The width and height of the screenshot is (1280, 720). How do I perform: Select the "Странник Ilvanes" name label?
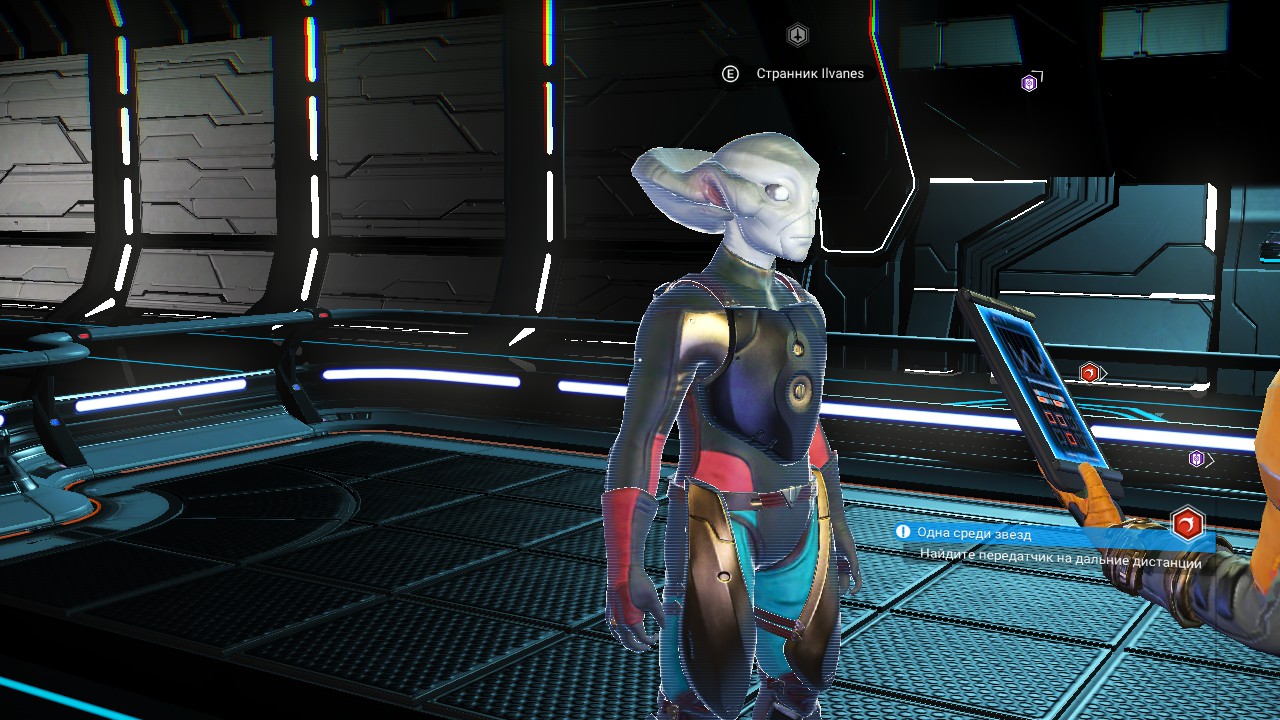pyautogui.click(x=810, y=74)
